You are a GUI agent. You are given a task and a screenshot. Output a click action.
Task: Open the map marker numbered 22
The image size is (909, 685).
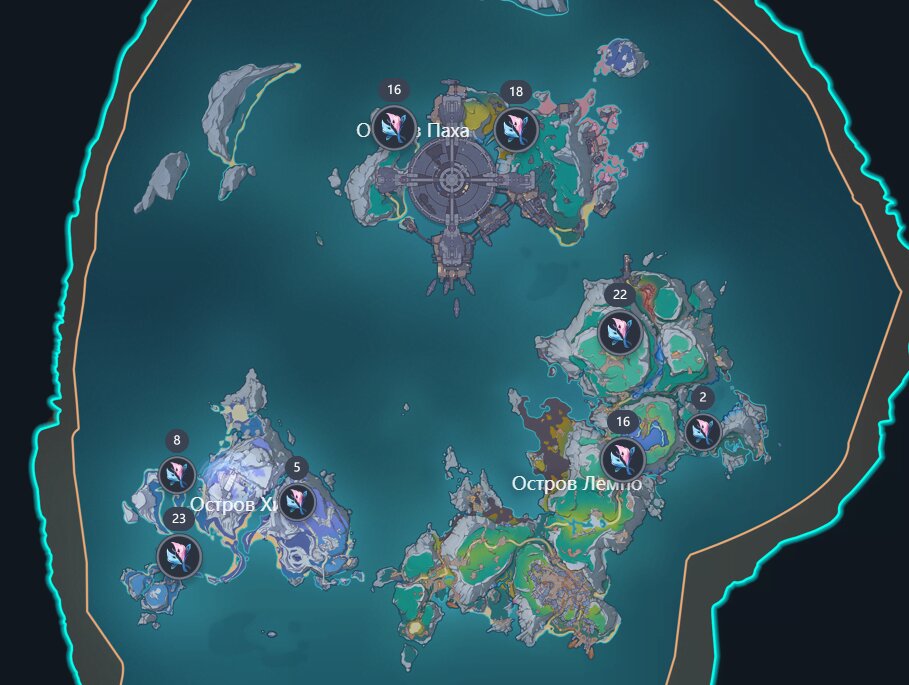pos(620,333)
